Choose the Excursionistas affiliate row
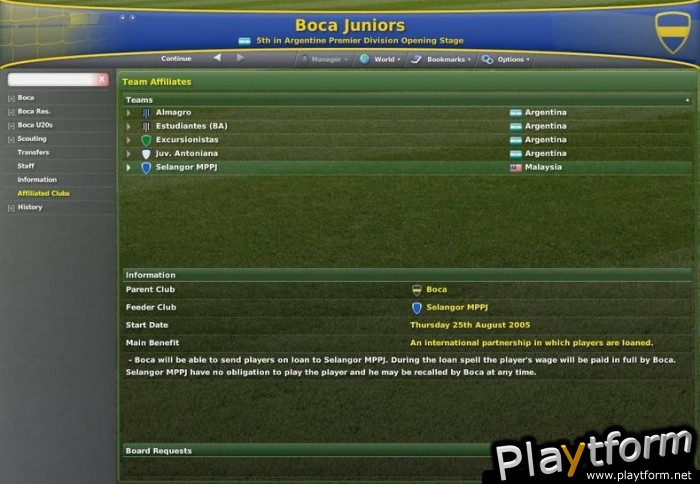This screenshot has width=700, height=484. (x=186, y=140)
